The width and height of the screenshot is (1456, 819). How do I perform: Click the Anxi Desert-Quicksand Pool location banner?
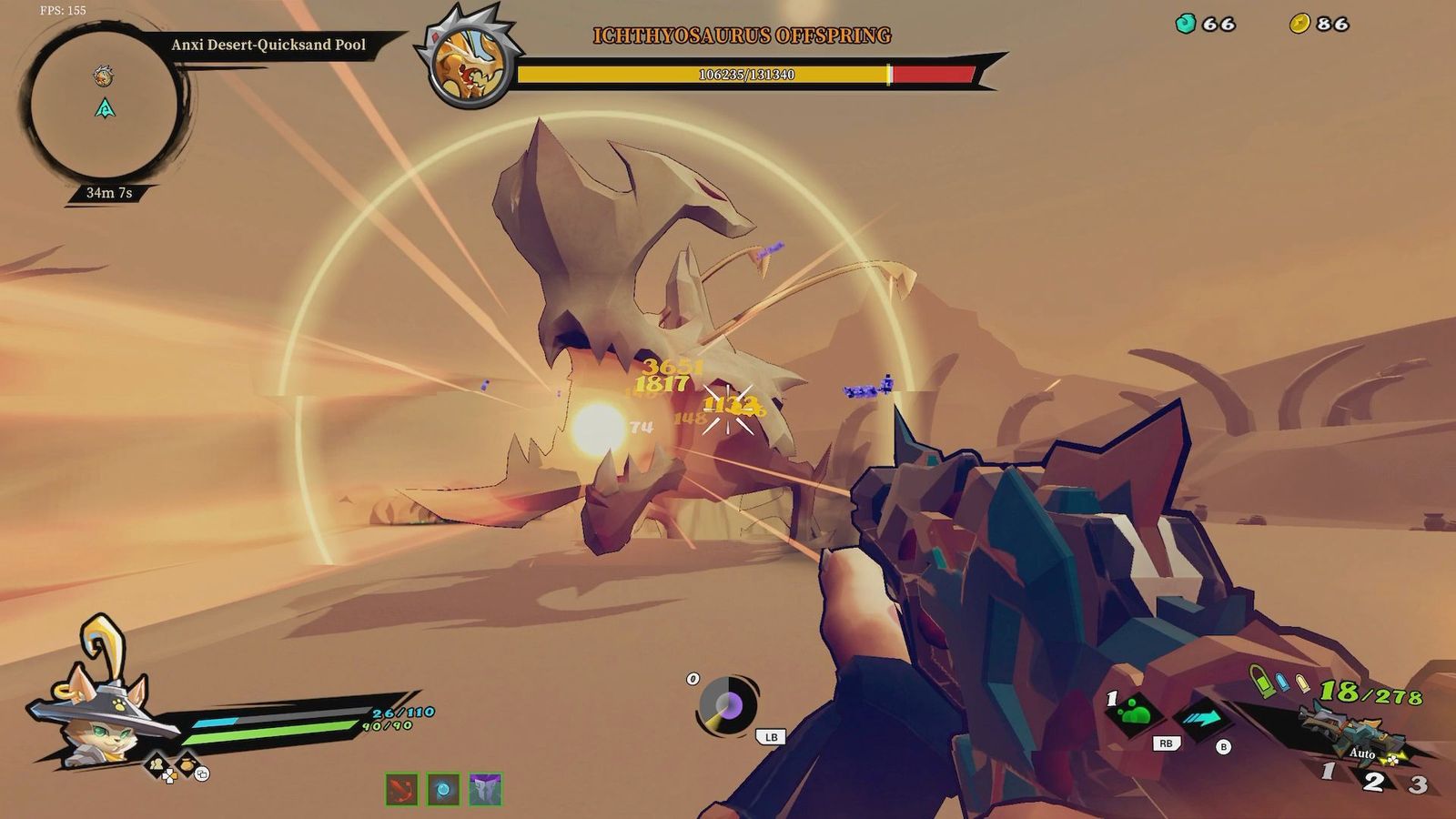pyautogui.click(x=268, y=43)
